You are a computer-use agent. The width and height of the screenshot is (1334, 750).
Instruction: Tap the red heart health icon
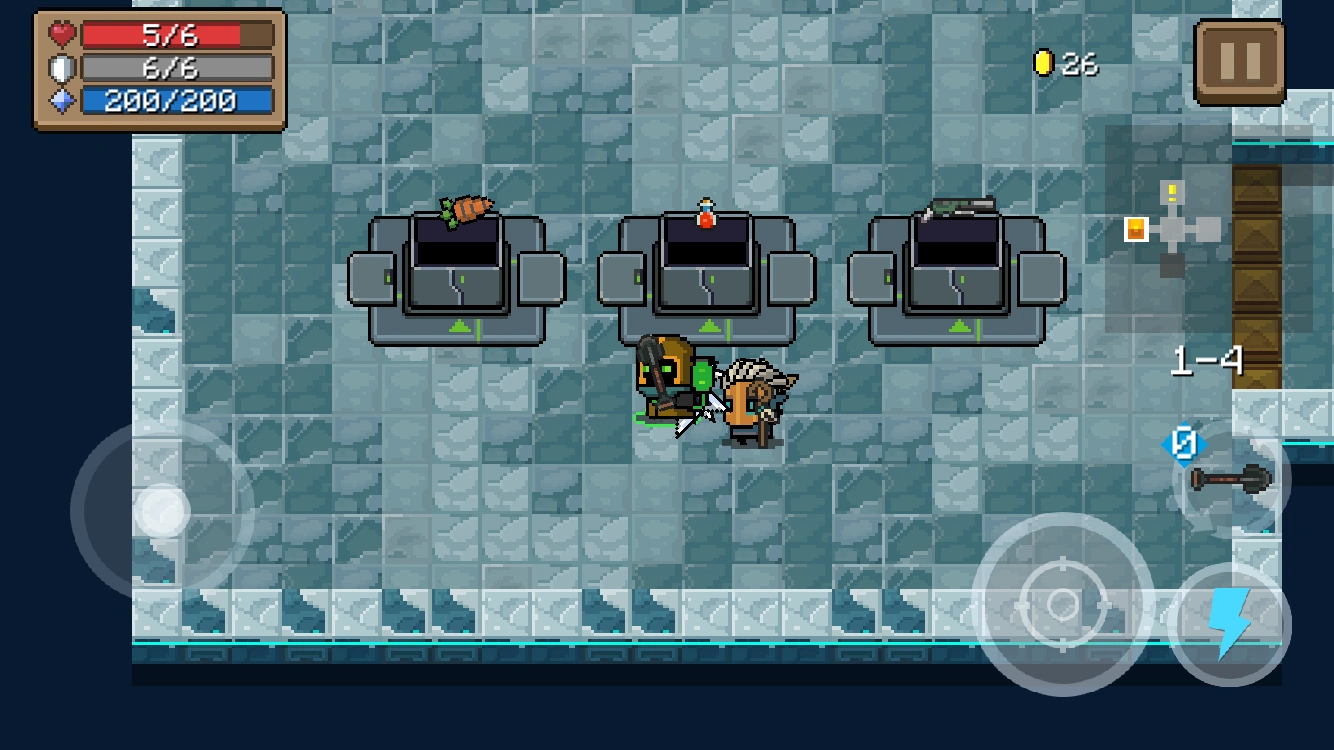coord(62,36)
